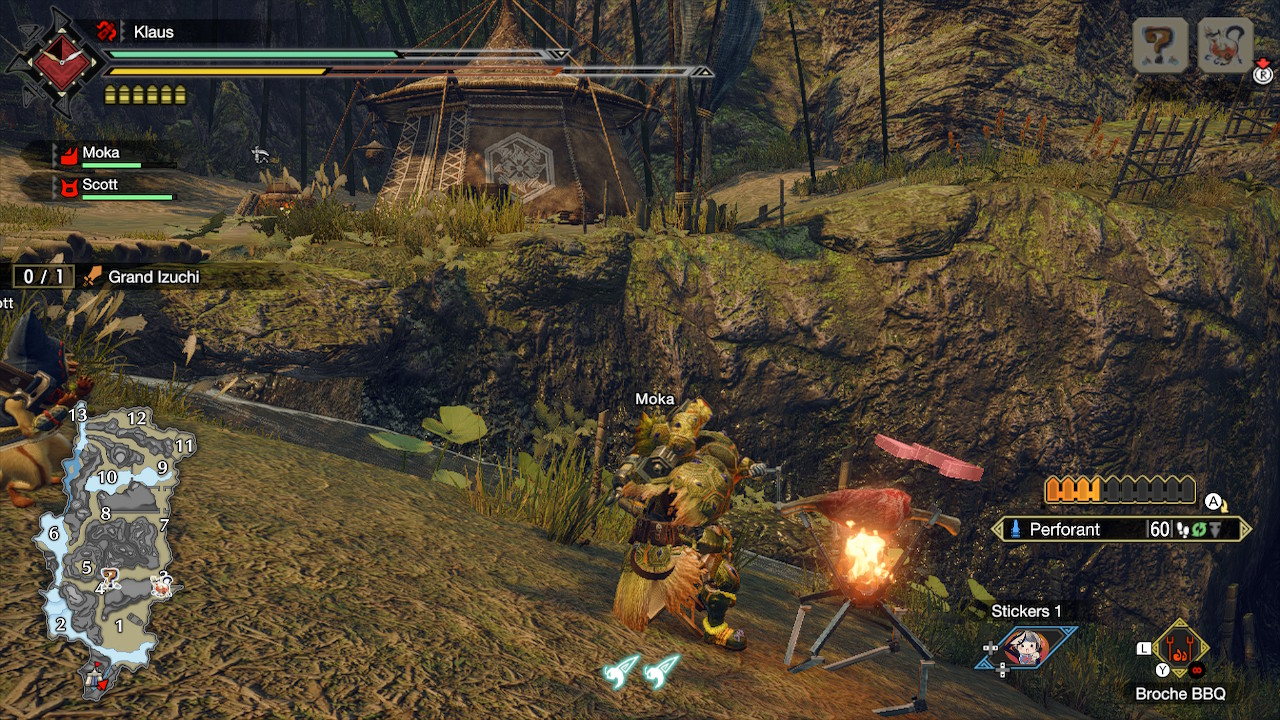This screenshot has width=1280, height=720.
Task: Use the Broche BBQ item
Action: pos(1180,650)
